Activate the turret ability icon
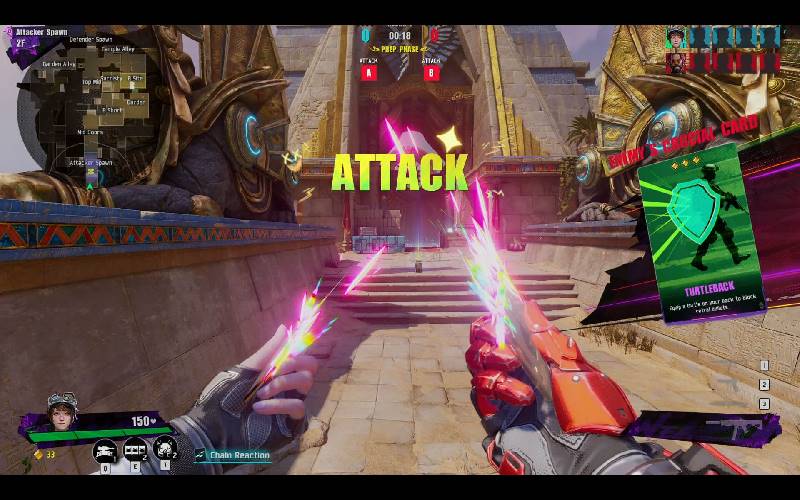The image size is (800, 500). (105, 450)
